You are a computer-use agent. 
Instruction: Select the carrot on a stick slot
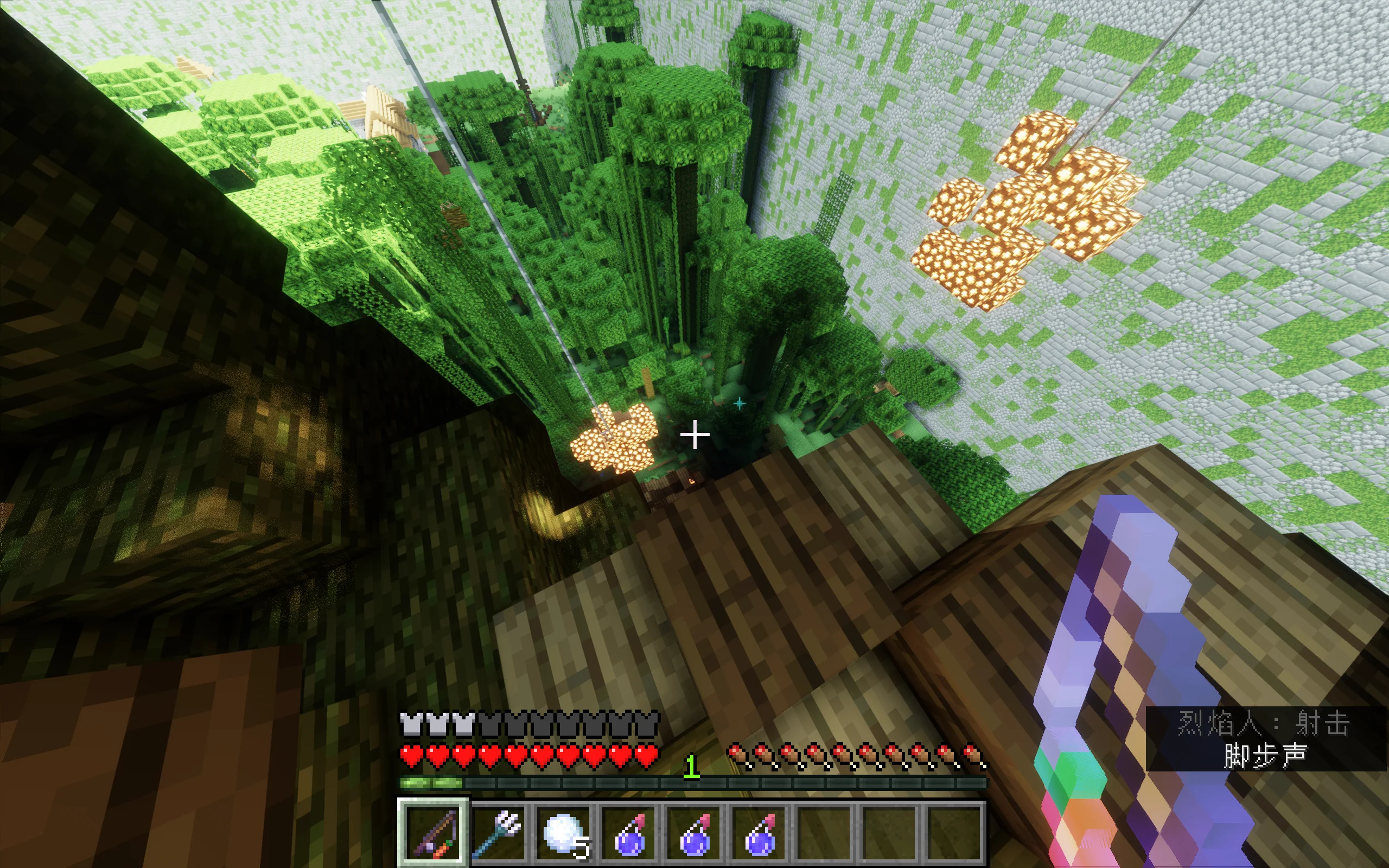pyautogui.click(x=434, y=832)
